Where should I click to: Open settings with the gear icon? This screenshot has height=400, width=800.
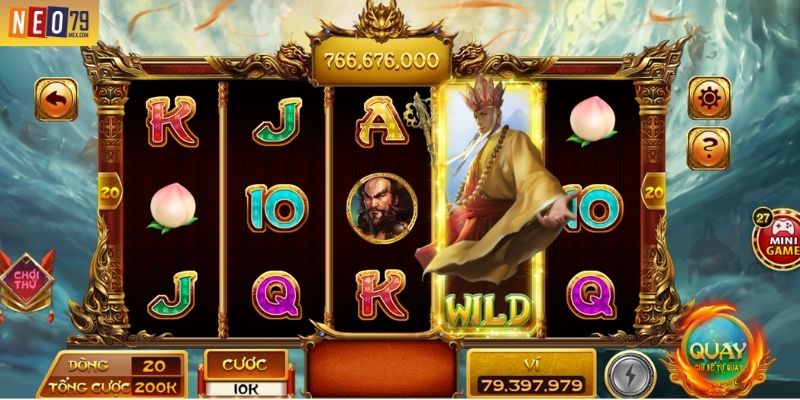(708, 98)
